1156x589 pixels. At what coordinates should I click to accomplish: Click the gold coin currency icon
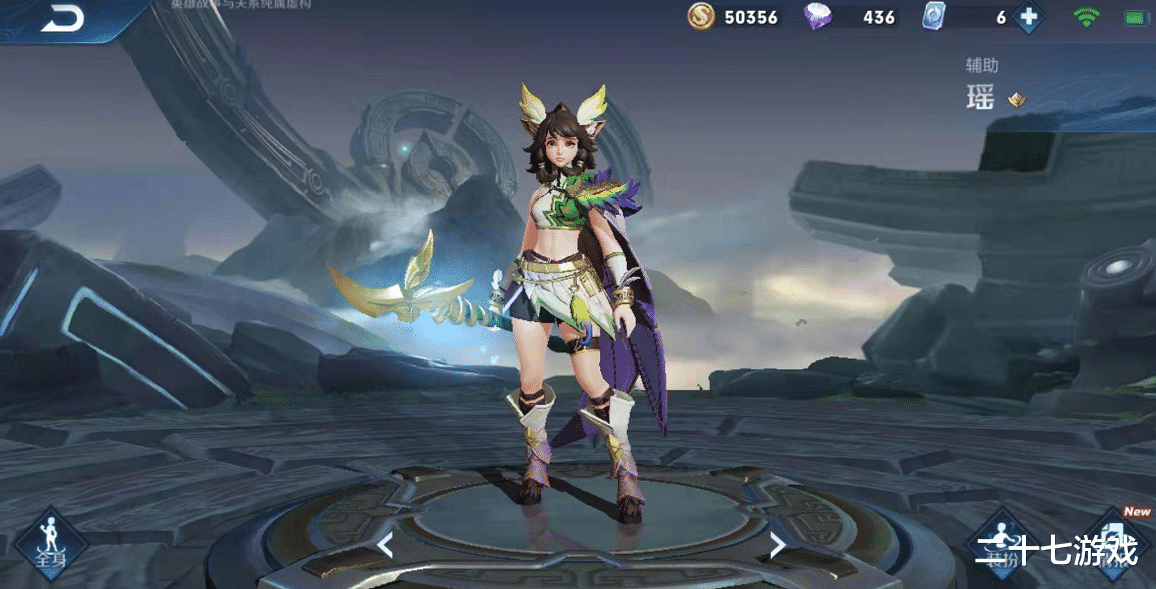[701, 17]
